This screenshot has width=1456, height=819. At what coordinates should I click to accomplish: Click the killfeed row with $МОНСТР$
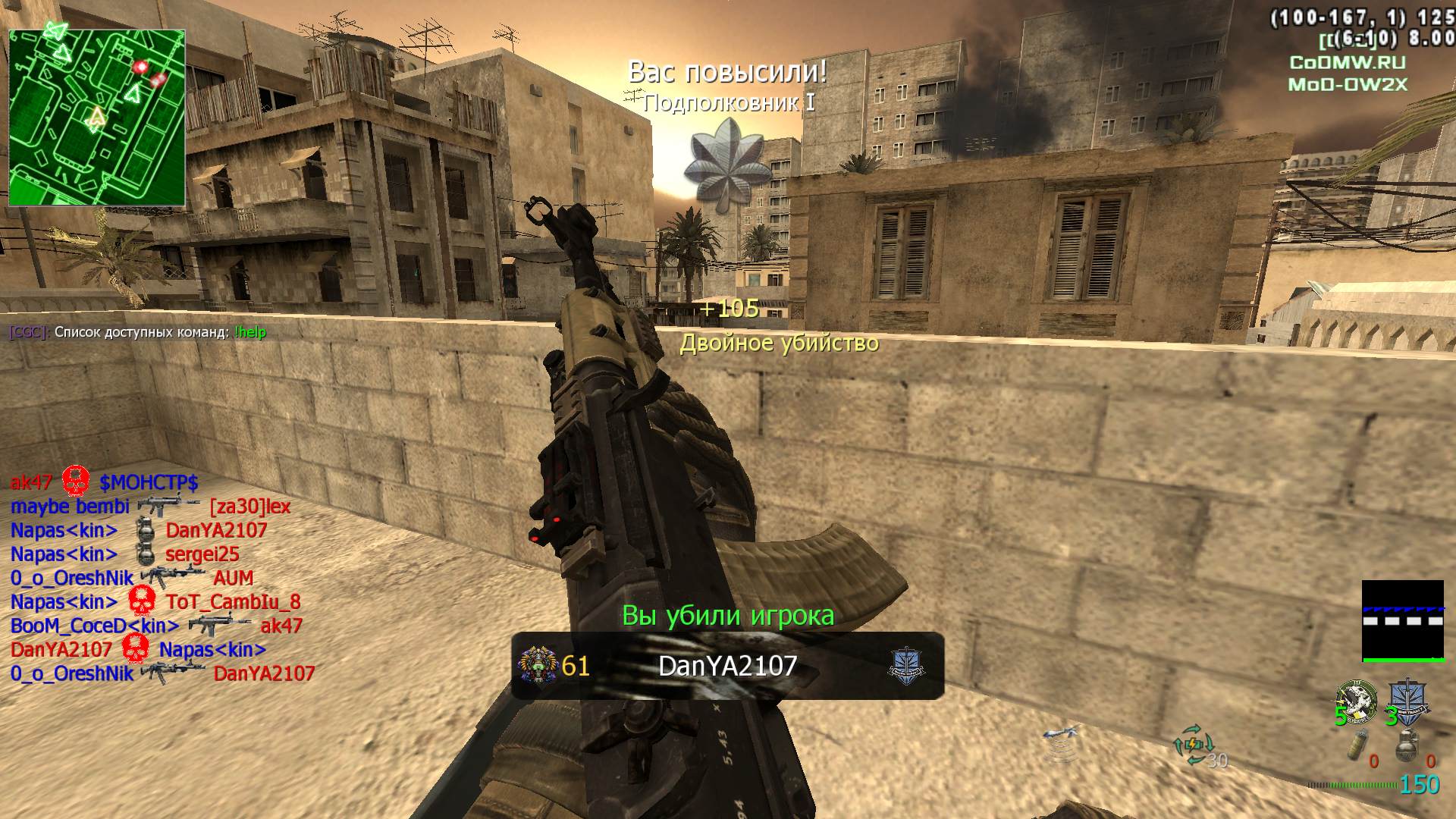pos(105,482)
